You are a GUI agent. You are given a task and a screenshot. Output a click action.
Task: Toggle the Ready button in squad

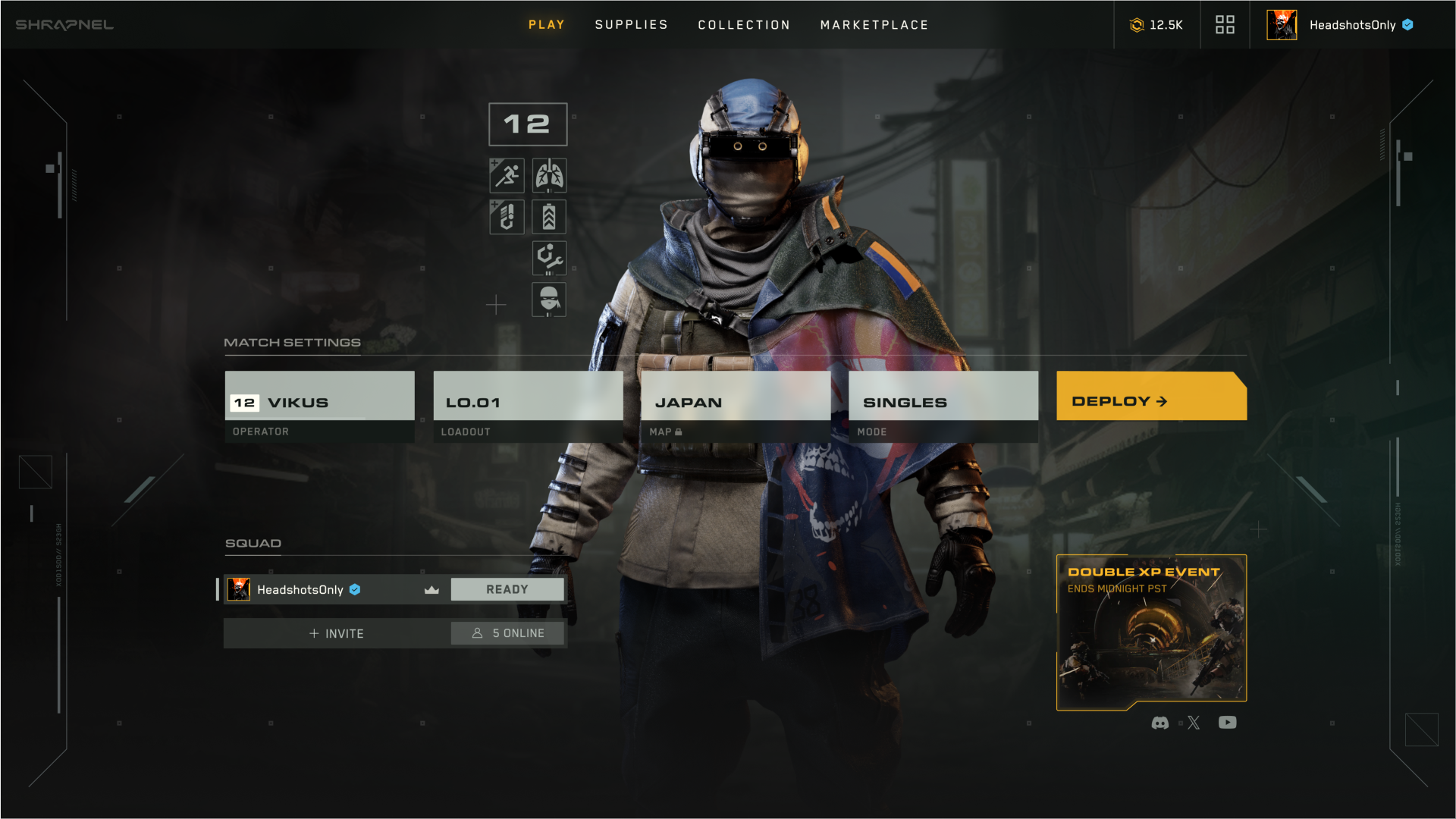507,589
